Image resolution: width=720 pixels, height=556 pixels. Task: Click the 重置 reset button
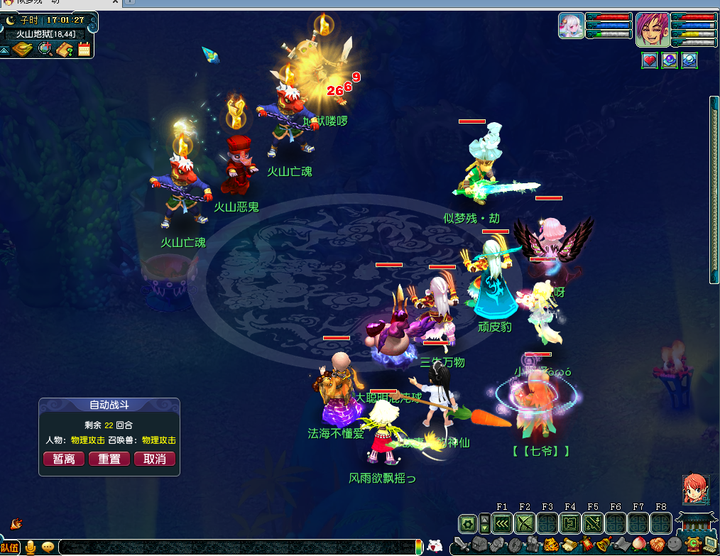point(109,459)
